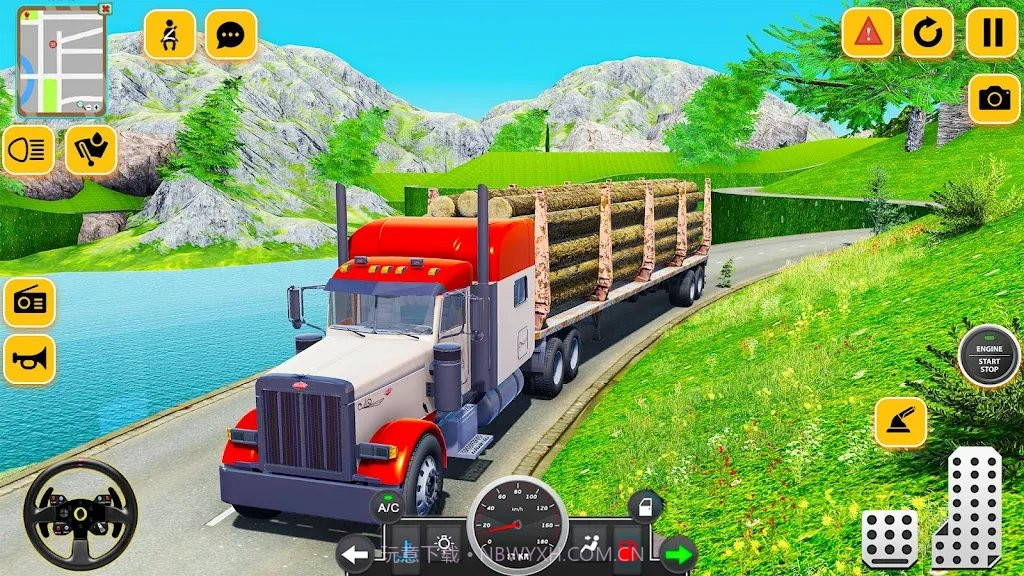Step on the brake pedal
1024x576 pixels.
(889, 539)
